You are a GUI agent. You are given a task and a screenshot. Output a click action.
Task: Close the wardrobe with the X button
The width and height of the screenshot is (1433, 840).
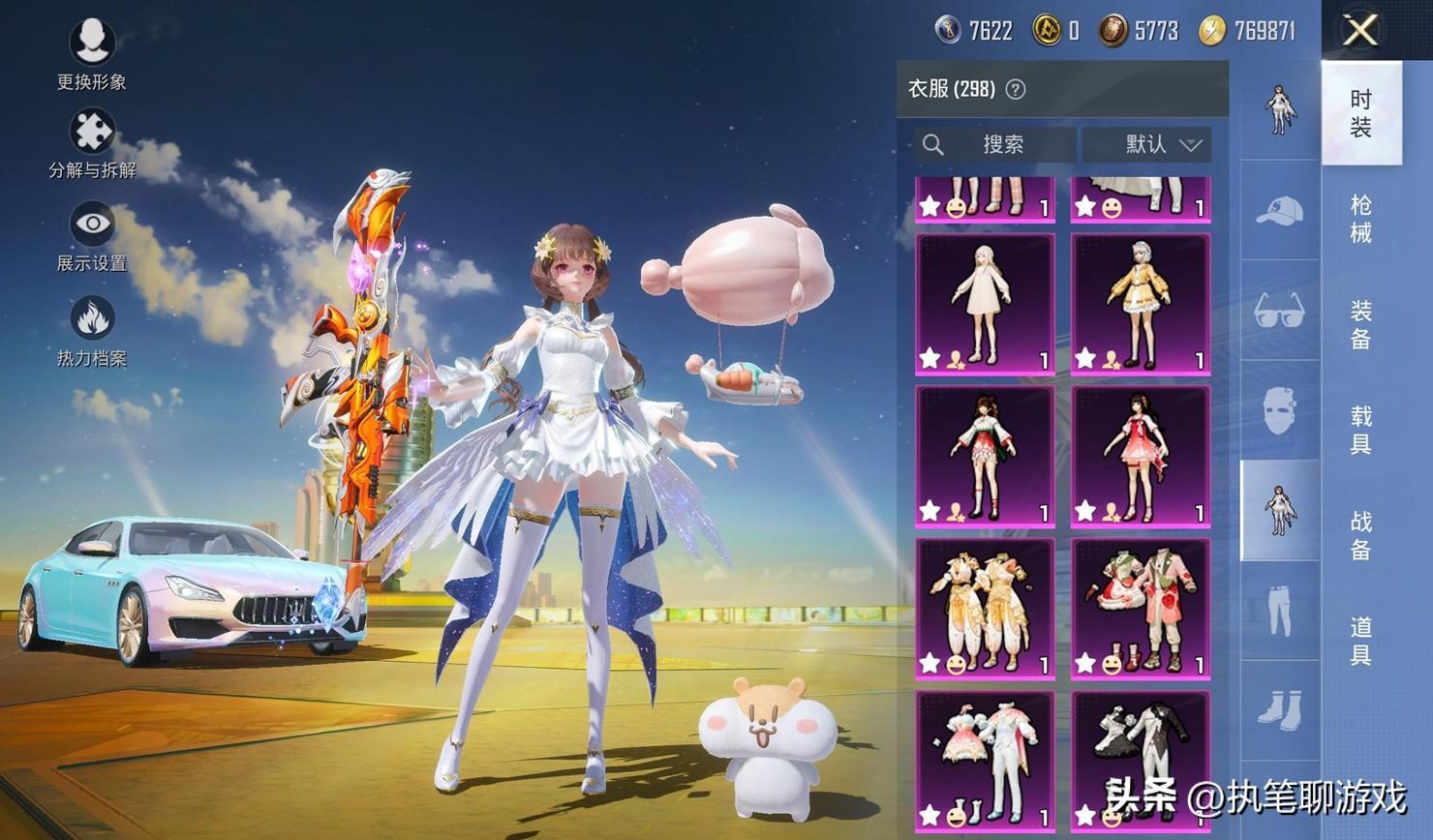[1360, 30]
